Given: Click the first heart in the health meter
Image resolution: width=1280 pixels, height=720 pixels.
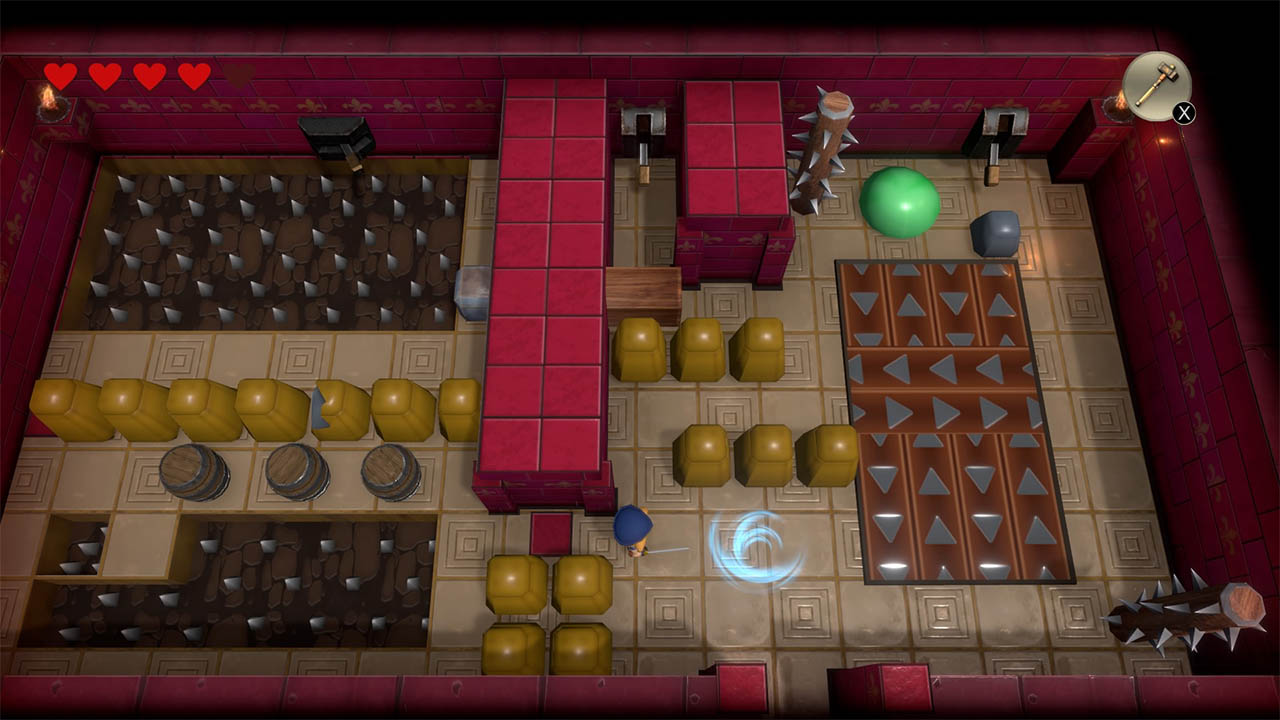Looking at the screenshot, I should click(58, 73).
